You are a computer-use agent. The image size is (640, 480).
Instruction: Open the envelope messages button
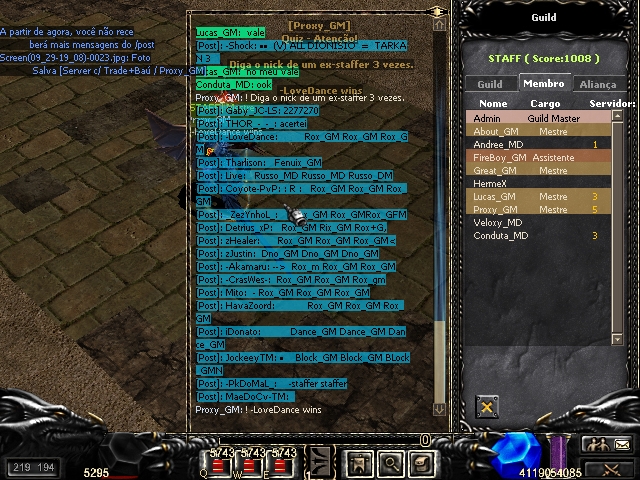click(622, 445)
